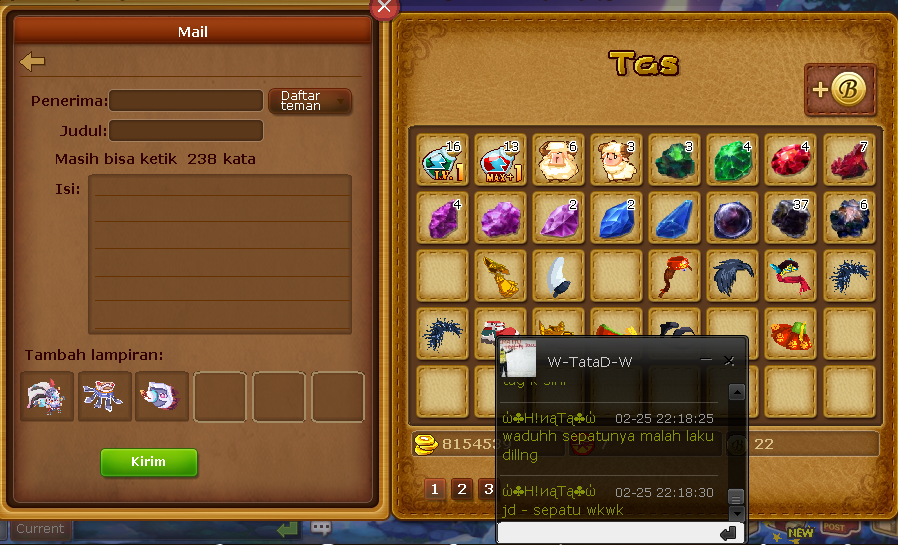Image resolution: width=898 pixels, height=545 pixels.
Task: Select the MAX+1 potion stack of 13
Action: [500, 160]
